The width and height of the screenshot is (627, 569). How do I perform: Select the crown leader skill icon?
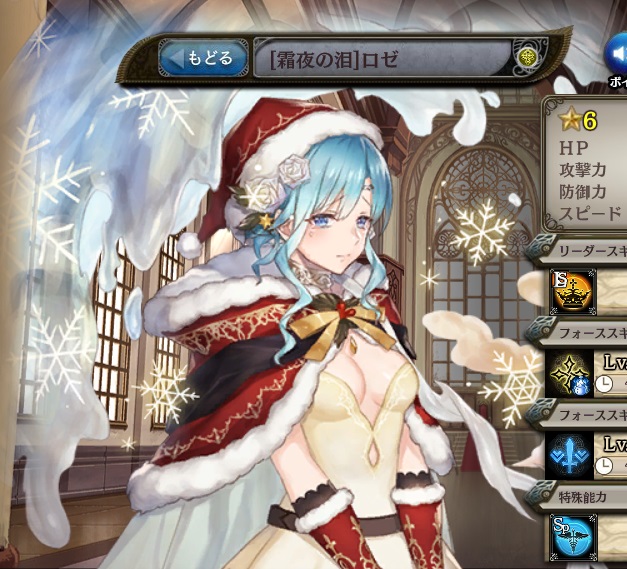point(573,290)
